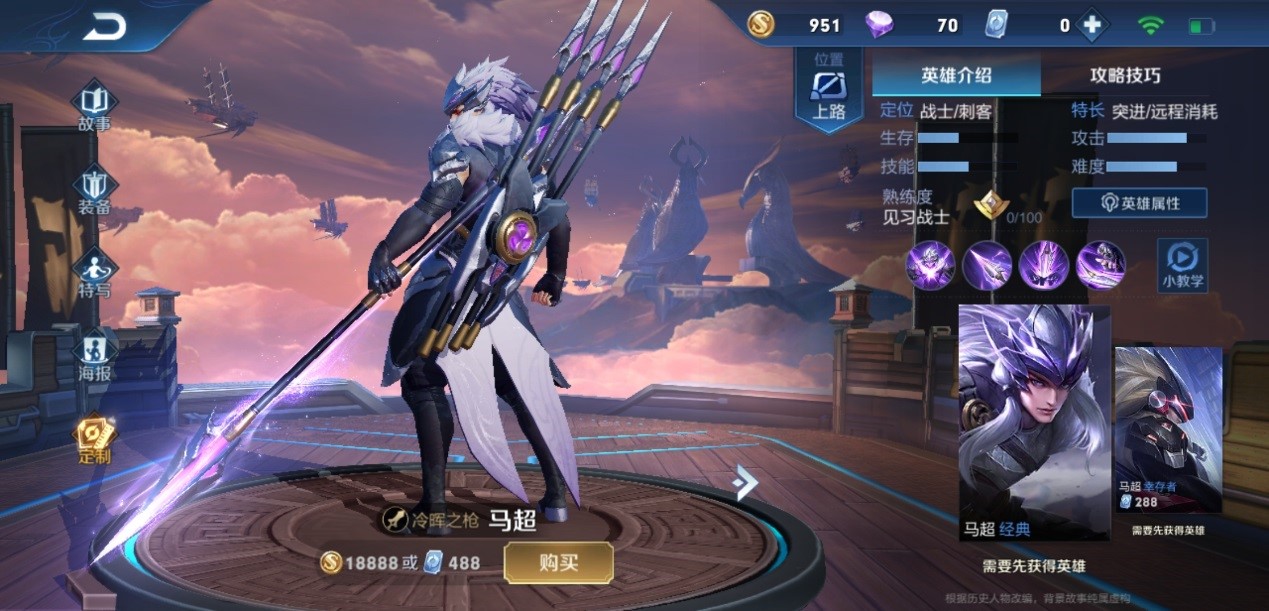Image resolution: width=1269 pixels, height=611 pixels.
Task: Select the 上路 lane position badge
Action: [829, 90]
